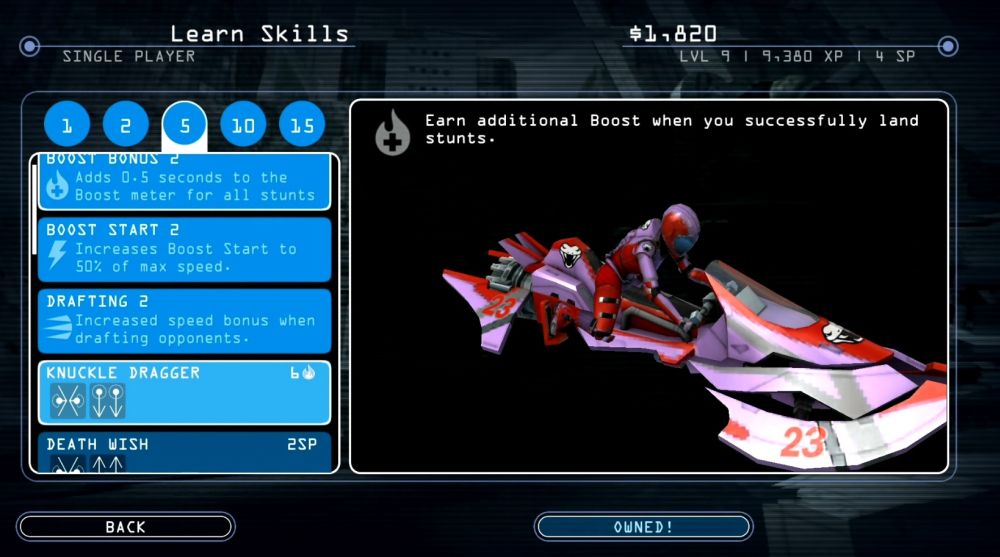Choose the level 15 skills tab
Image resolution: width=1000 pixels, height=557 pixels.
(x=302, y=126)
